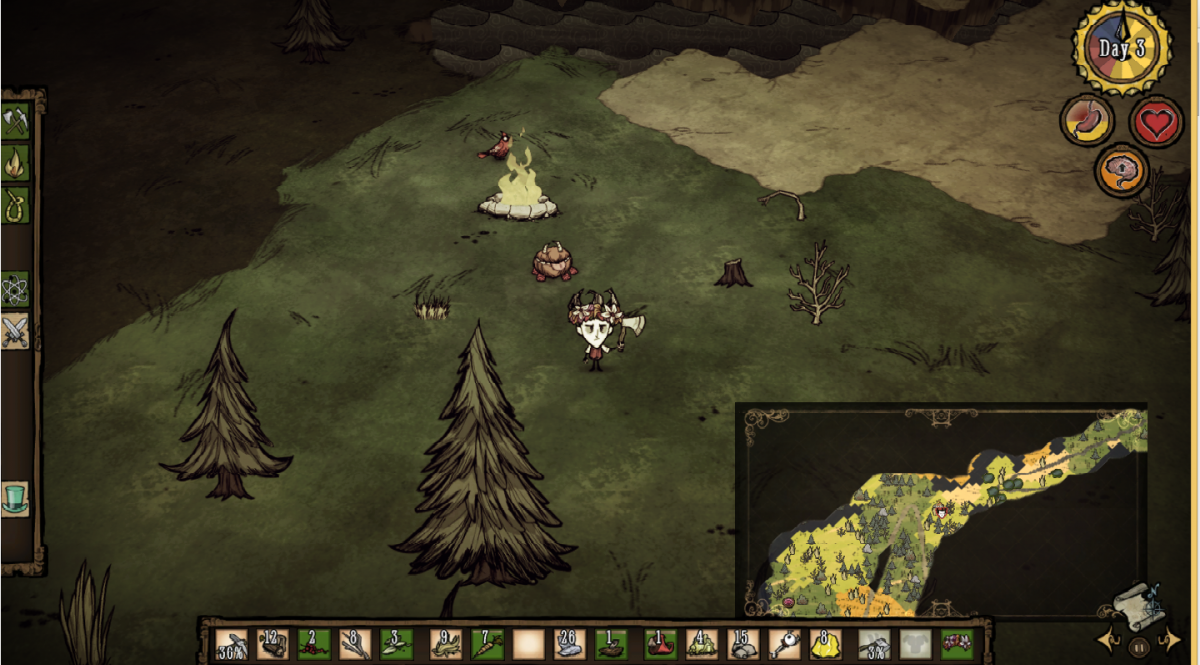Select the Survival rope-trap tab
Viewport: 1200px width, 665px height.
point(15,205)
